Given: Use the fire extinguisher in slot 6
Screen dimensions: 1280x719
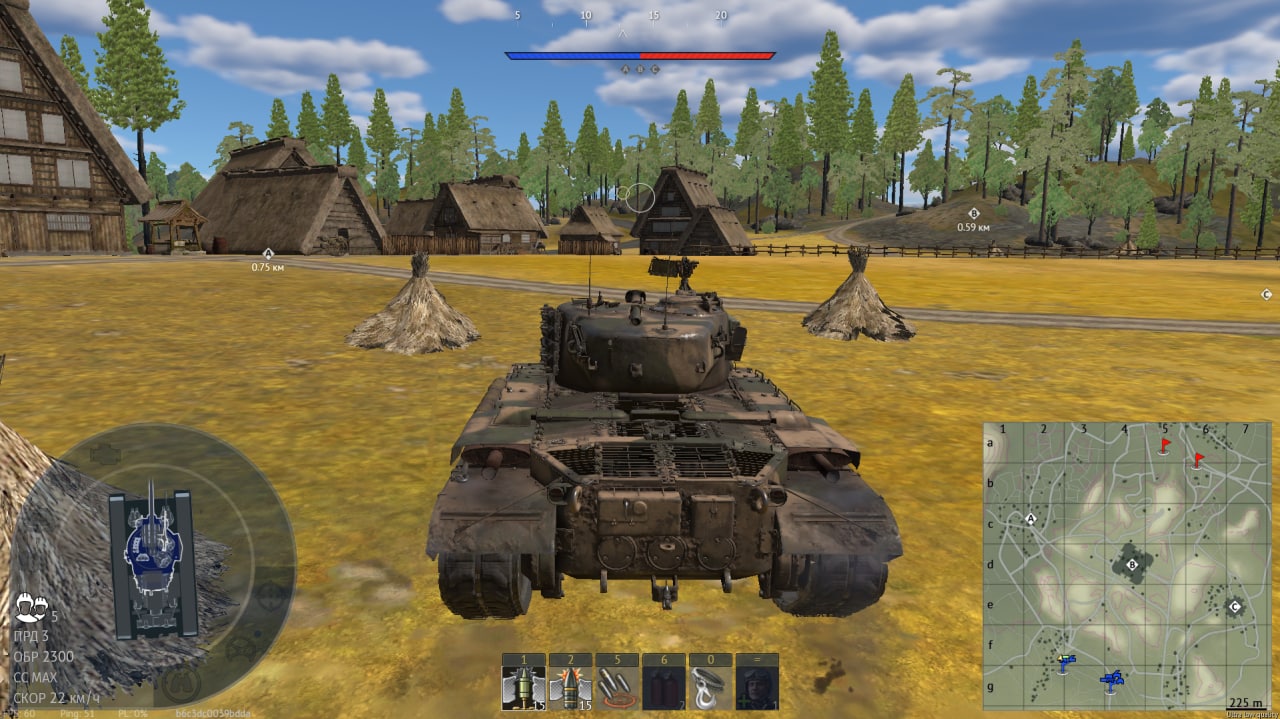Looking at the screenshot, I should [x=664, y=687].
